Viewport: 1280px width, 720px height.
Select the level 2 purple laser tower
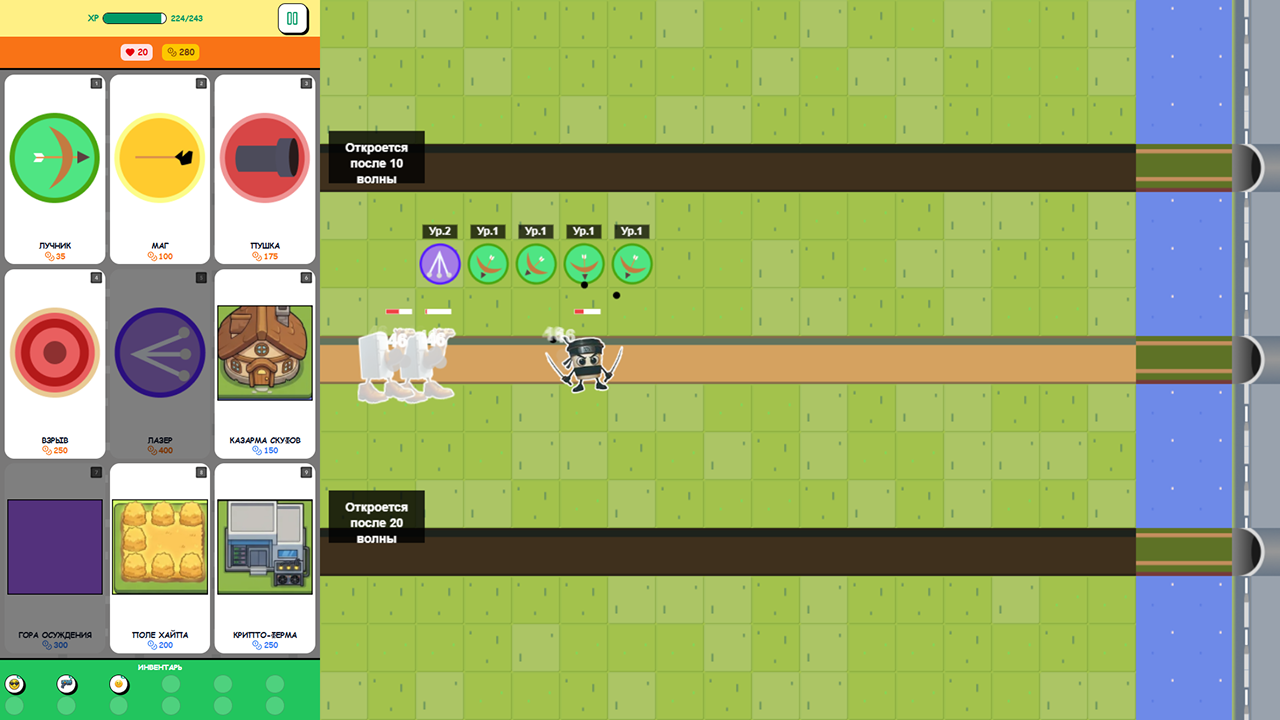click(x=440, y=263)
